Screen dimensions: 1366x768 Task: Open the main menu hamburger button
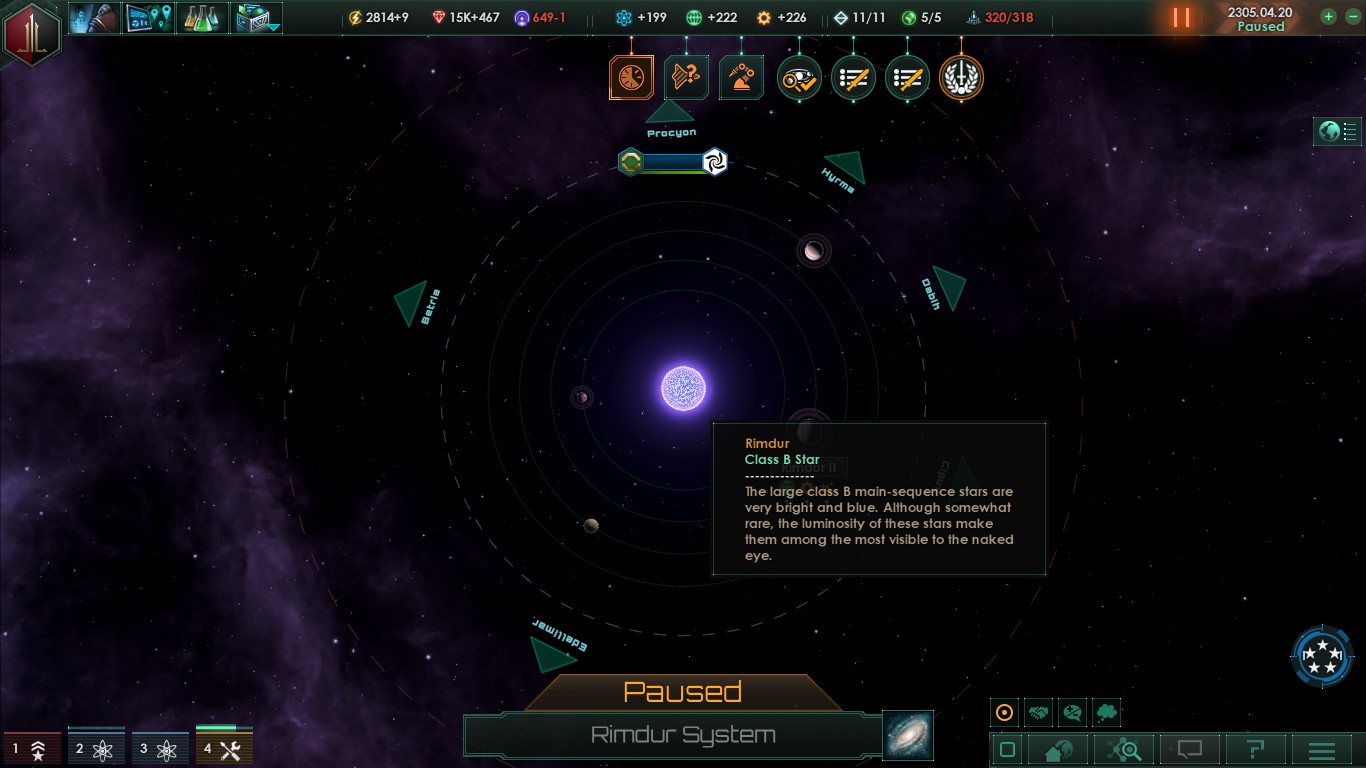tap(1322, 750)
